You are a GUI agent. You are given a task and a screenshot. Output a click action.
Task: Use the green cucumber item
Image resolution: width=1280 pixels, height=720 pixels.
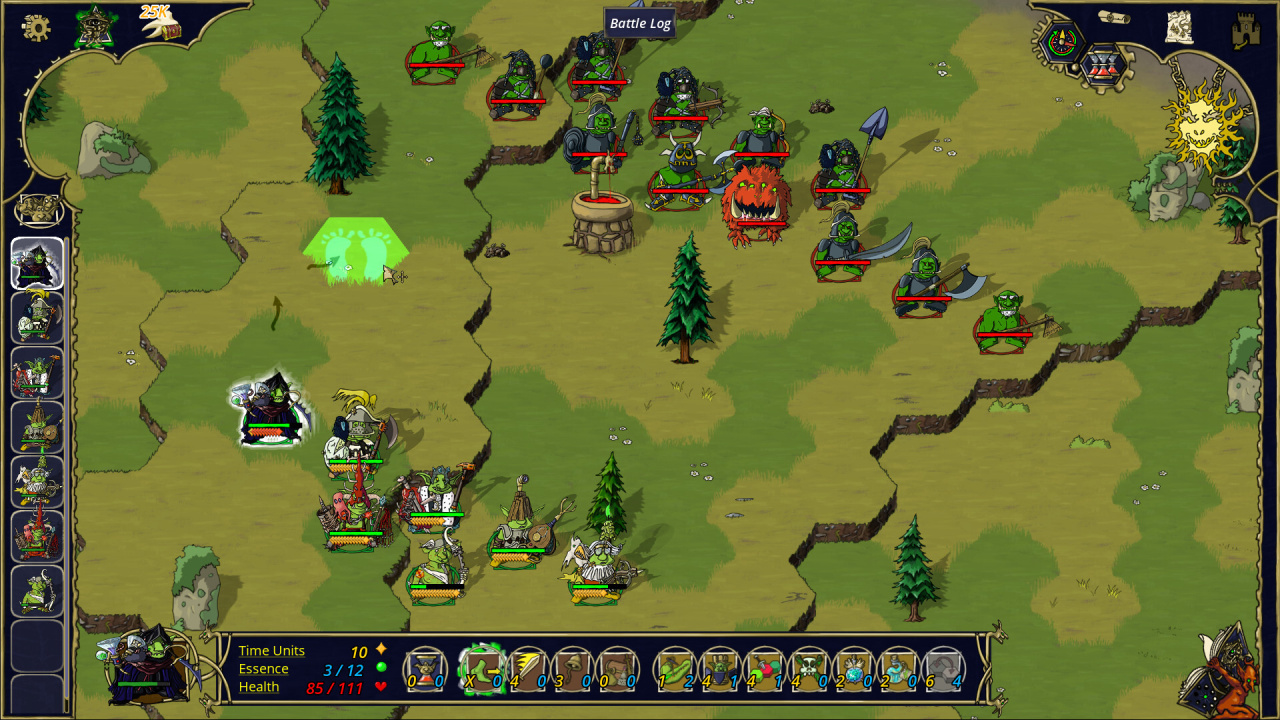[x=675, y=669]
